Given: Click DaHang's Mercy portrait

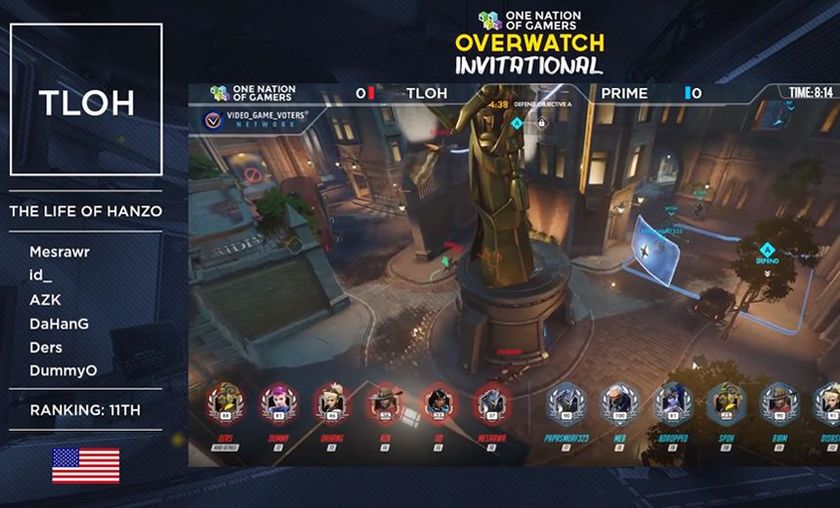Looking at the screenshot, I should [332, 402].
